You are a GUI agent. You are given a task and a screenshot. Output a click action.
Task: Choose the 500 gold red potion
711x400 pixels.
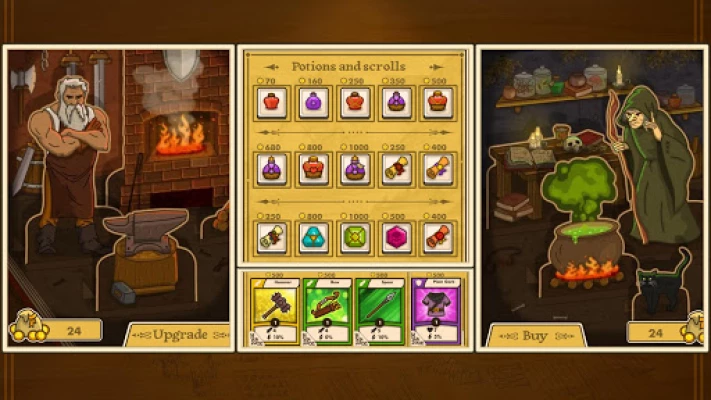click(437, 103)
